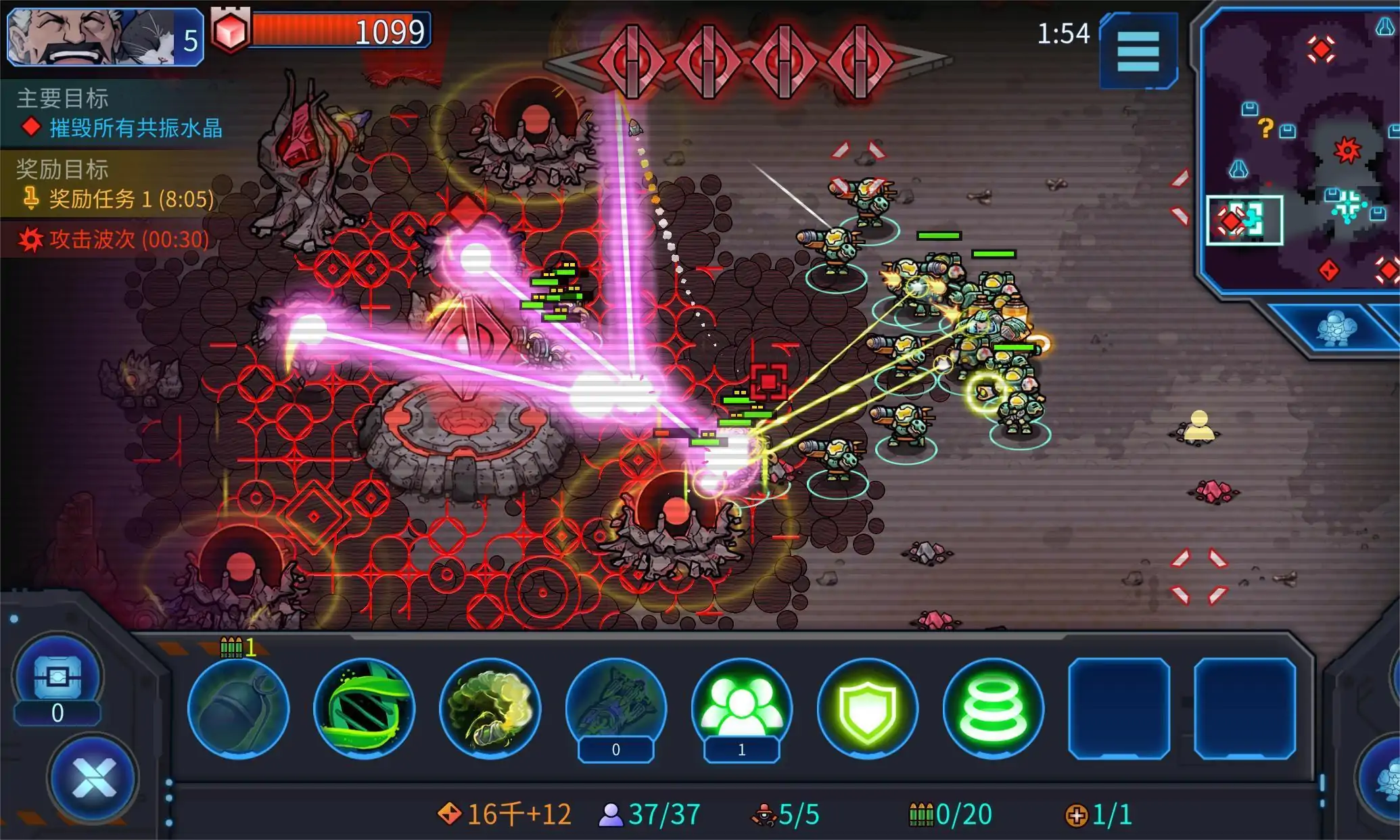1400x840 pixels.
Task: Select the soldier icon under minimap
Action: pyautogui.click(x=1335, y=329)
